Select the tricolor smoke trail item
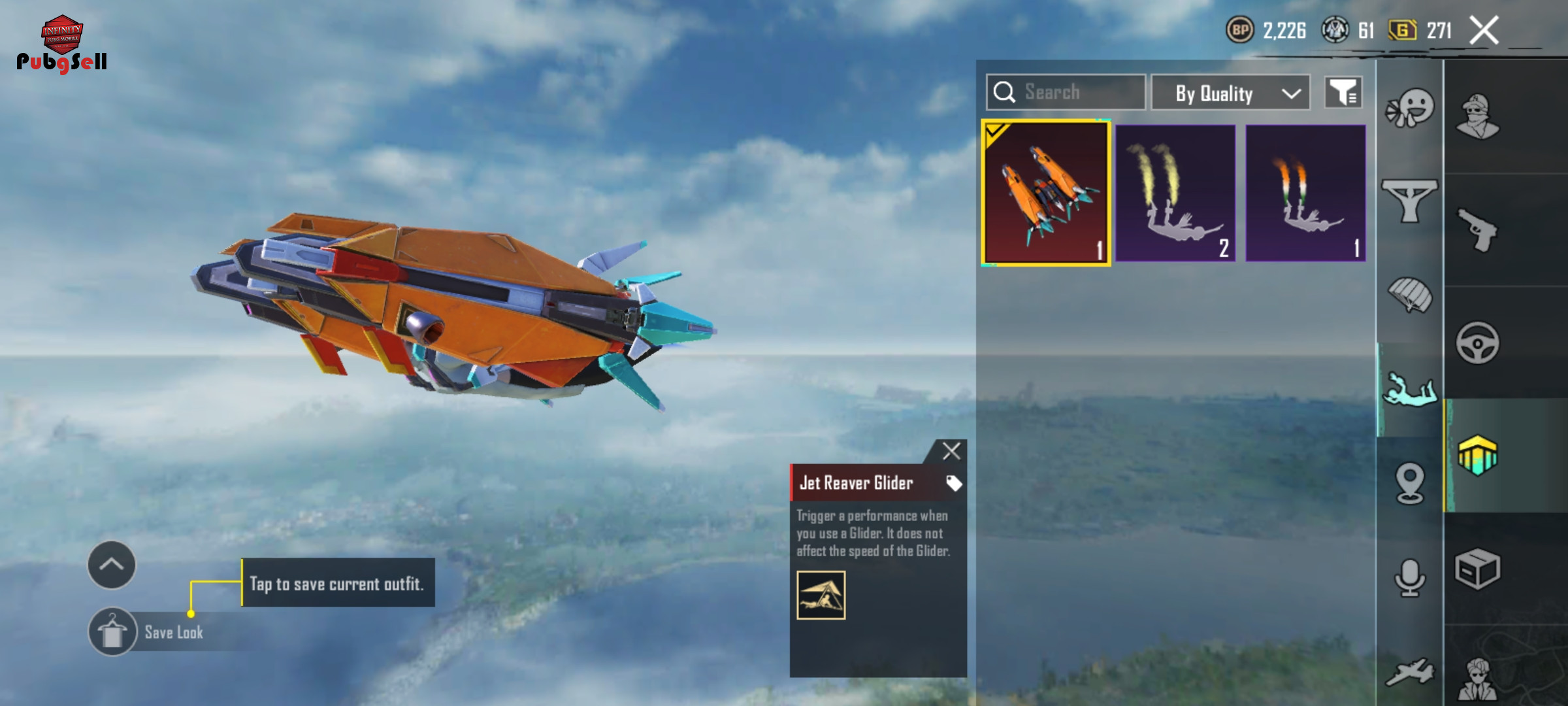Viewport: 1568px width, 706px height. pos(1305,193)
